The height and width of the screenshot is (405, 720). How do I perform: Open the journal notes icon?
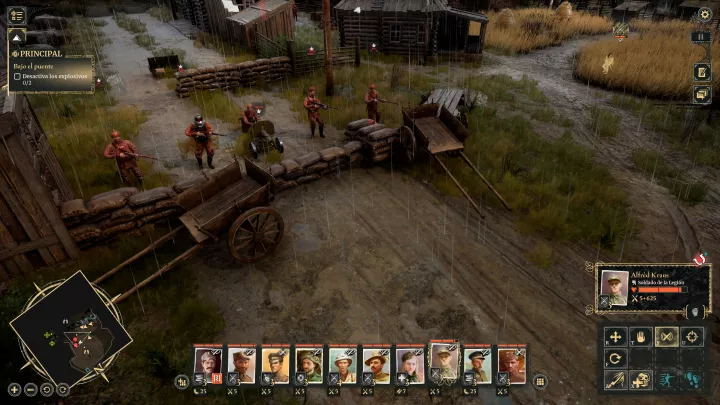point(703,71)
